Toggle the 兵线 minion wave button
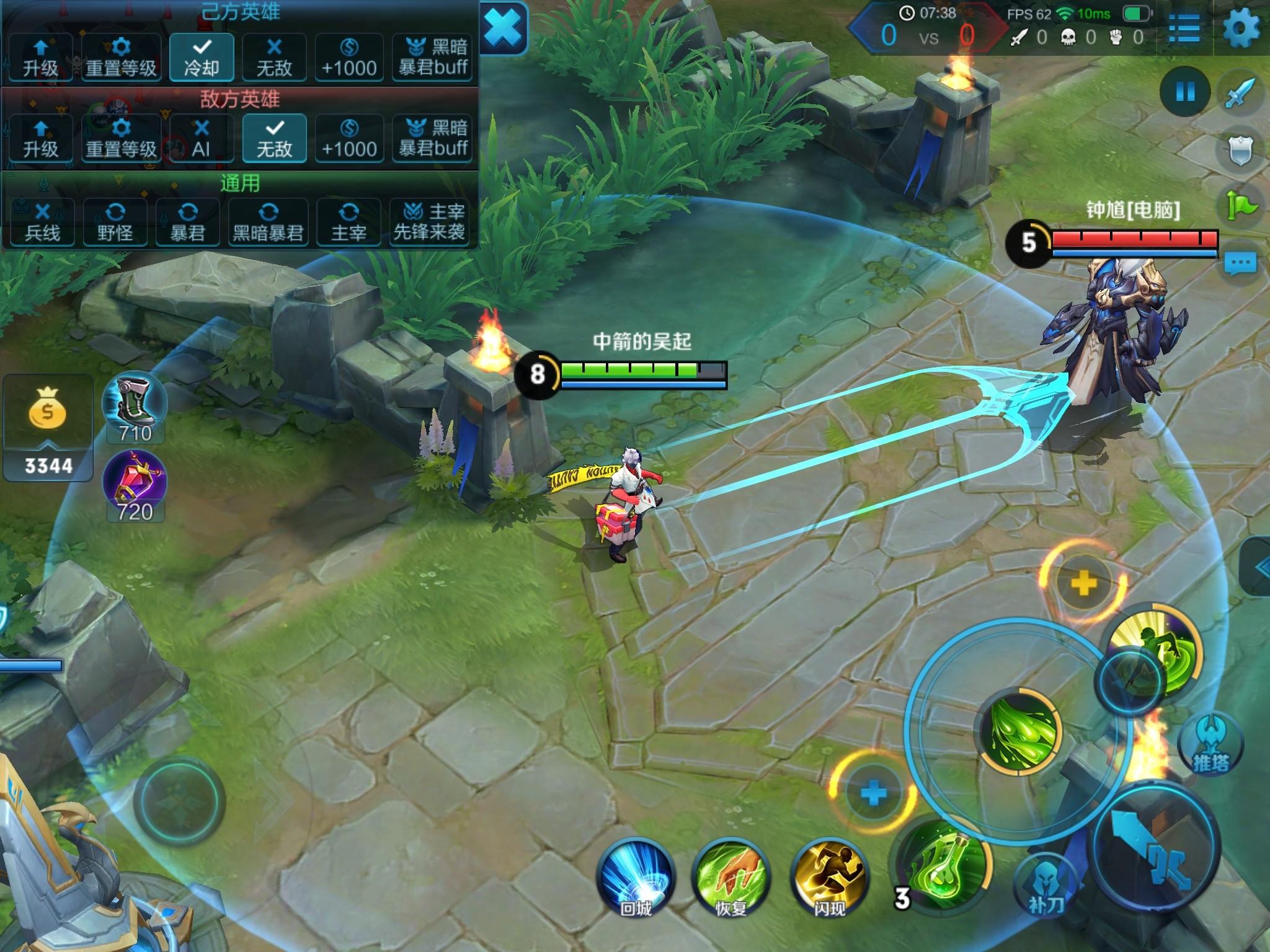 [42, 223]
